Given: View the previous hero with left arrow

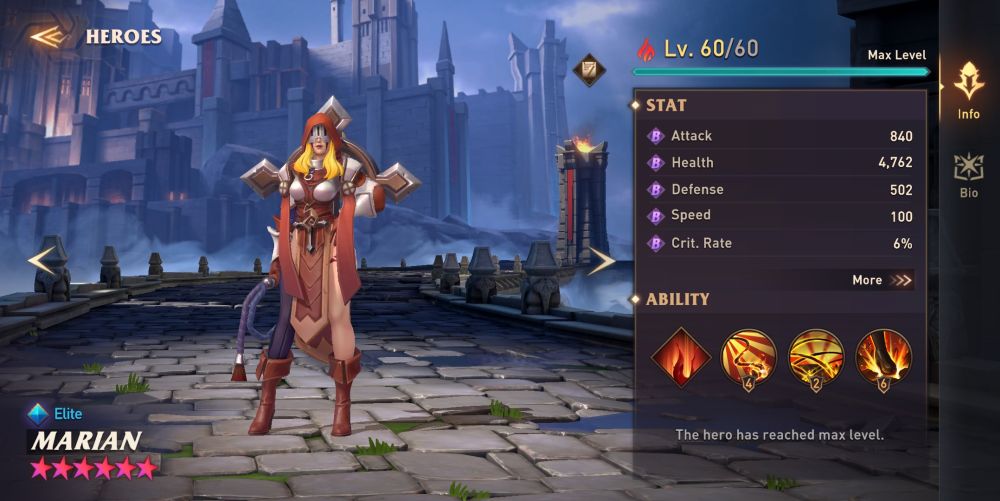Looking at the screenshot, I should (x=42, y=260).
